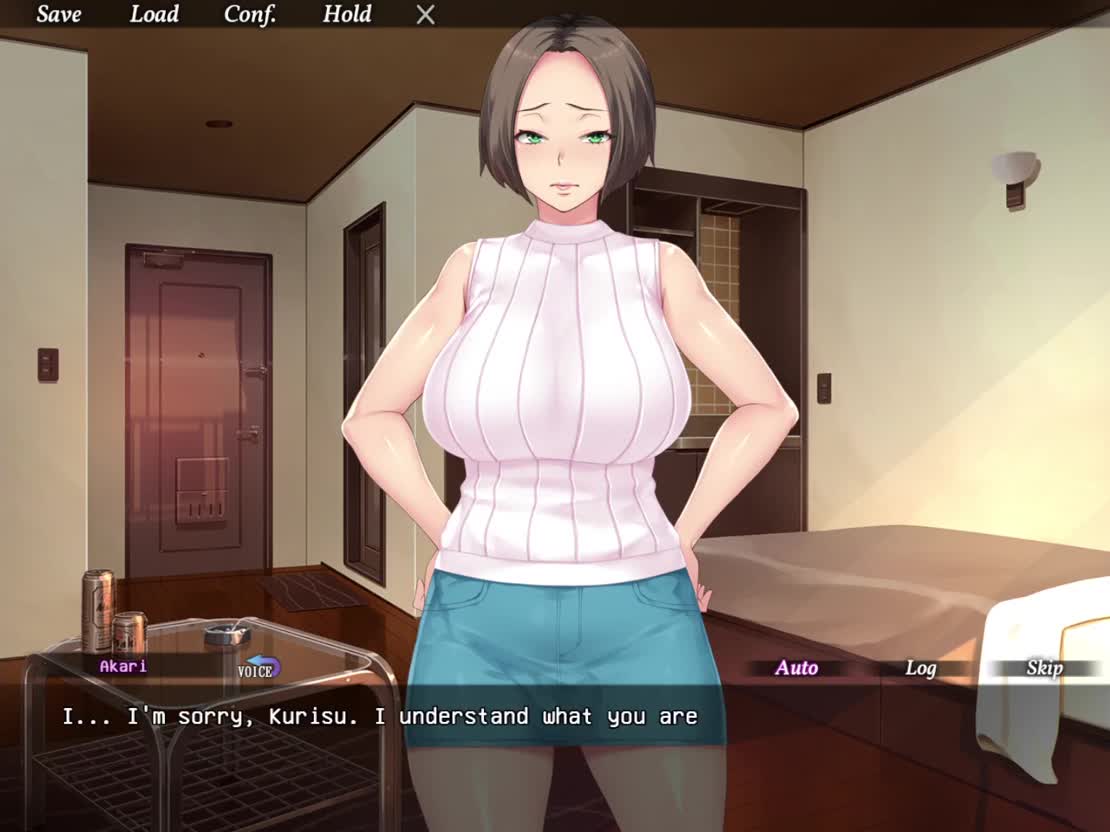
Task: Open the Load menu
Action: pyautogui.click(x=154, y=14)
